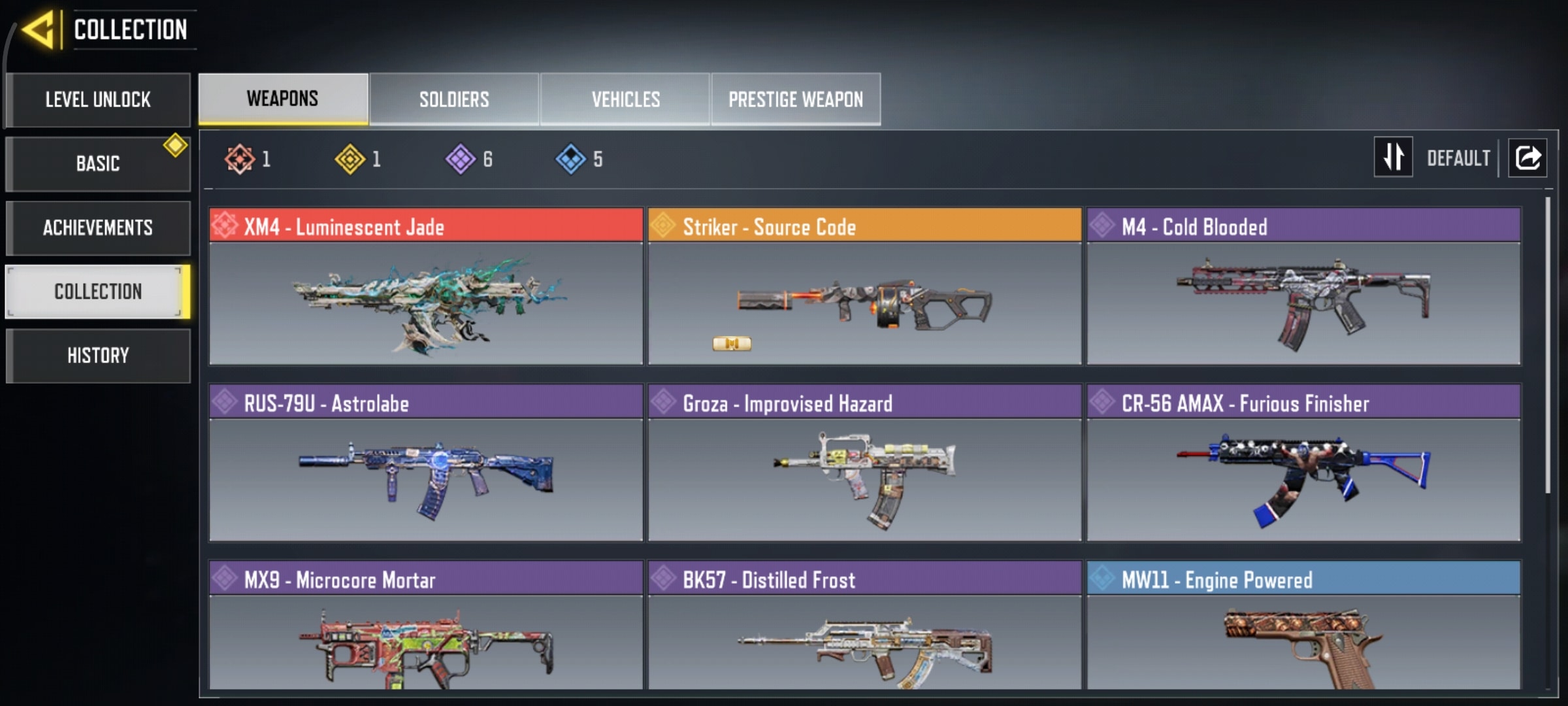Open the M4 Cold Blooded card
The image size is (1568, 706).
pos(1303,288)
